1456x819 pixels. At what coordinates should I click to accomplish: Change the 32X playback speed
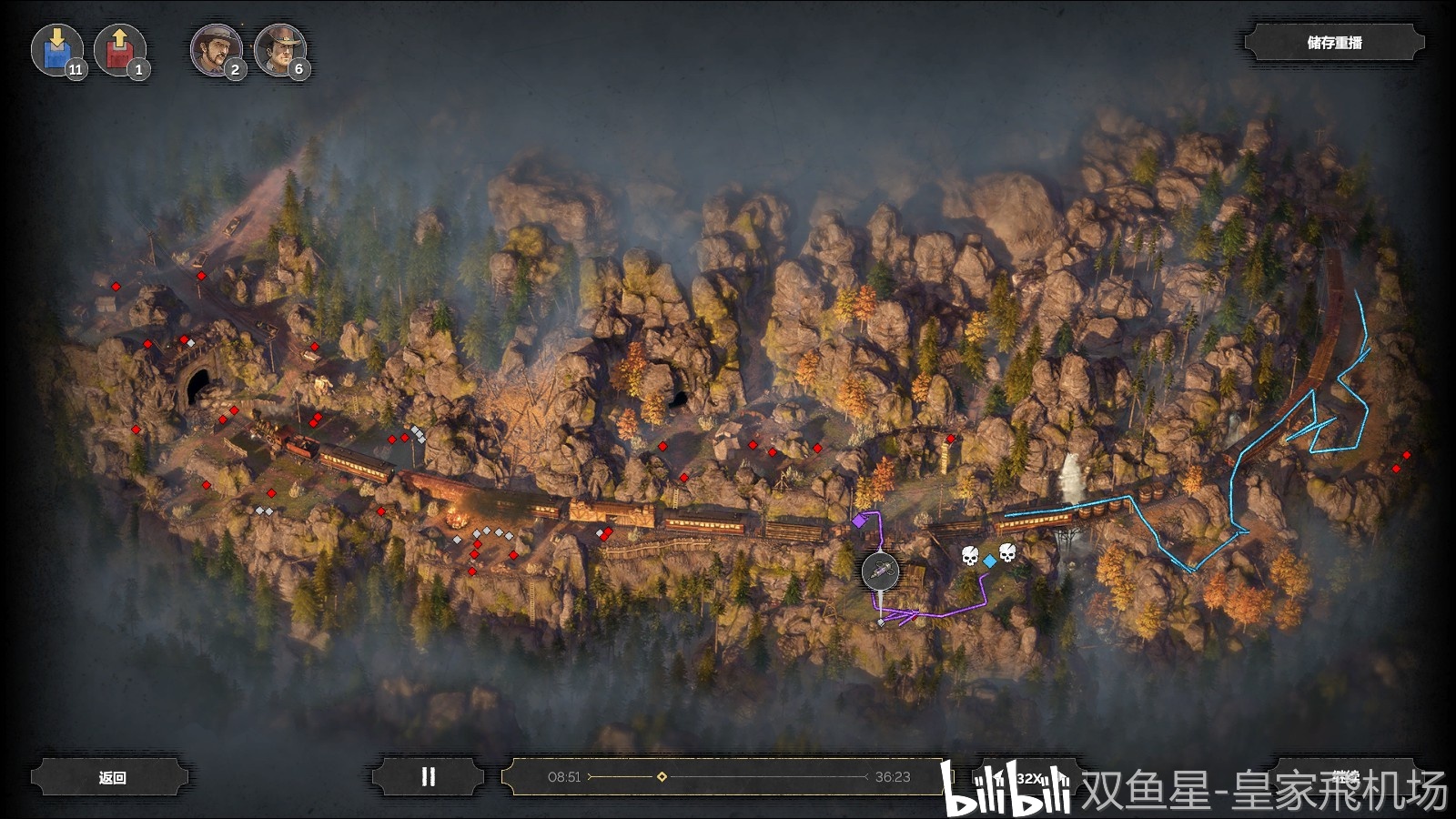pos(1029,778)
